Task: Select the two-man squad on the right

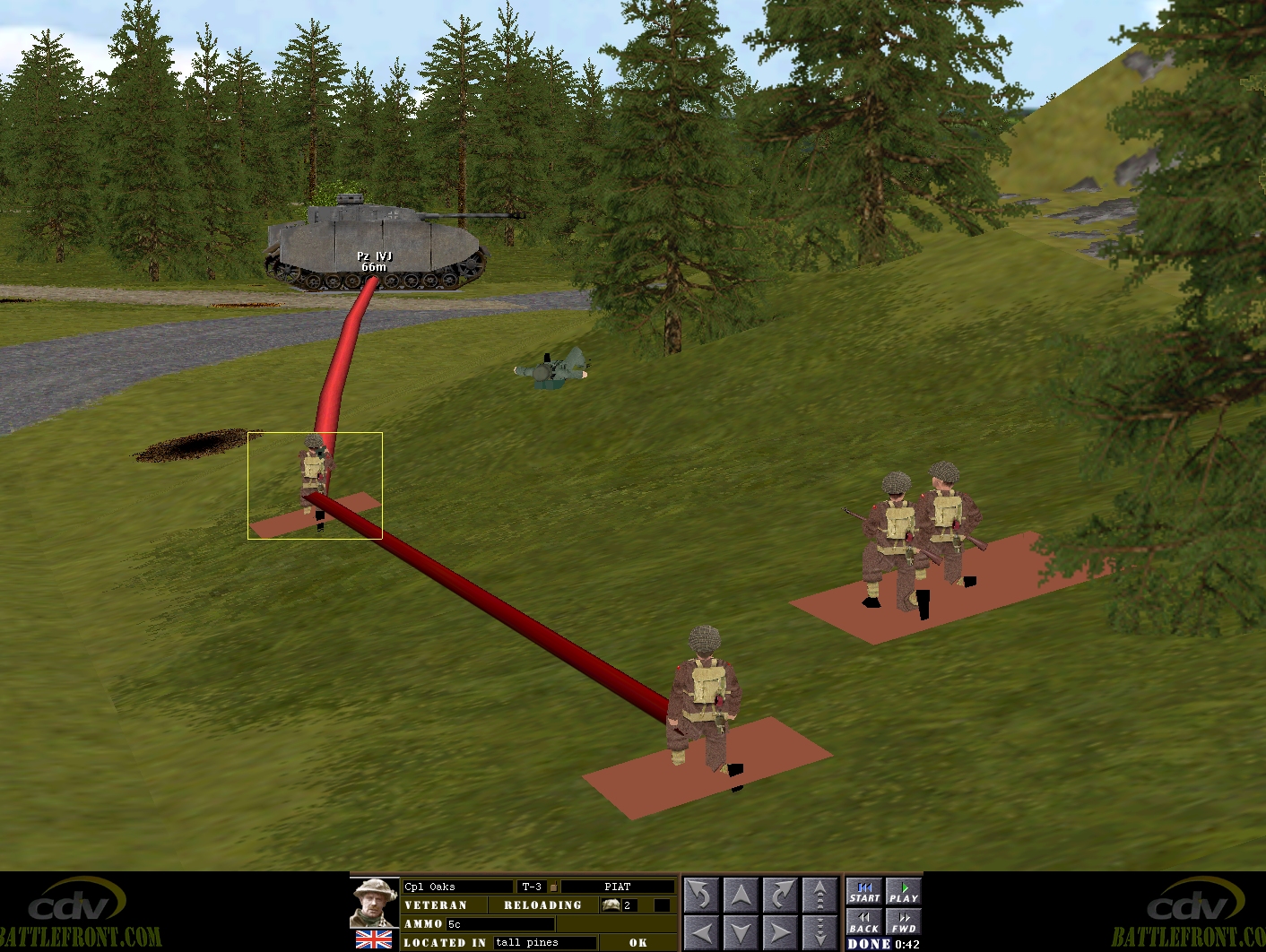Action: click(919, 538)
